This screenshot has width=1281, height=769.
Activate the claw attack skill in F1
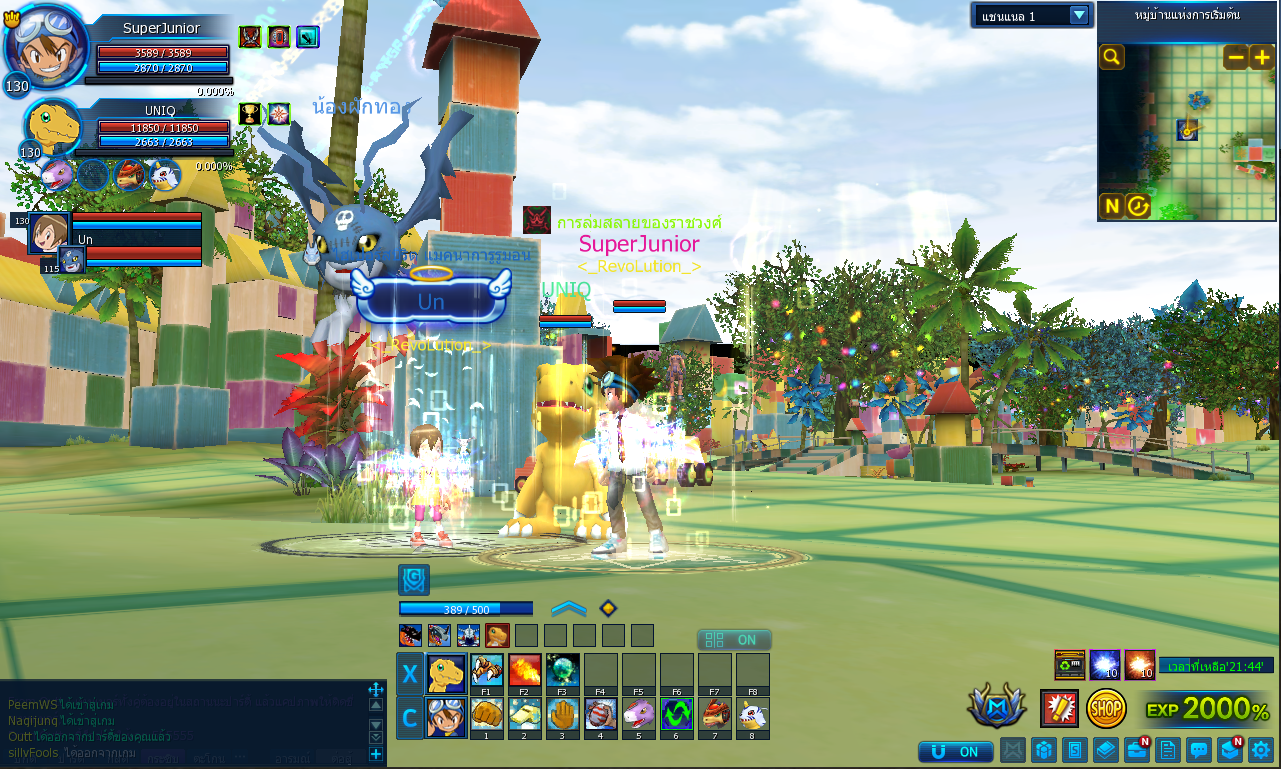click(x=486, y=669)
